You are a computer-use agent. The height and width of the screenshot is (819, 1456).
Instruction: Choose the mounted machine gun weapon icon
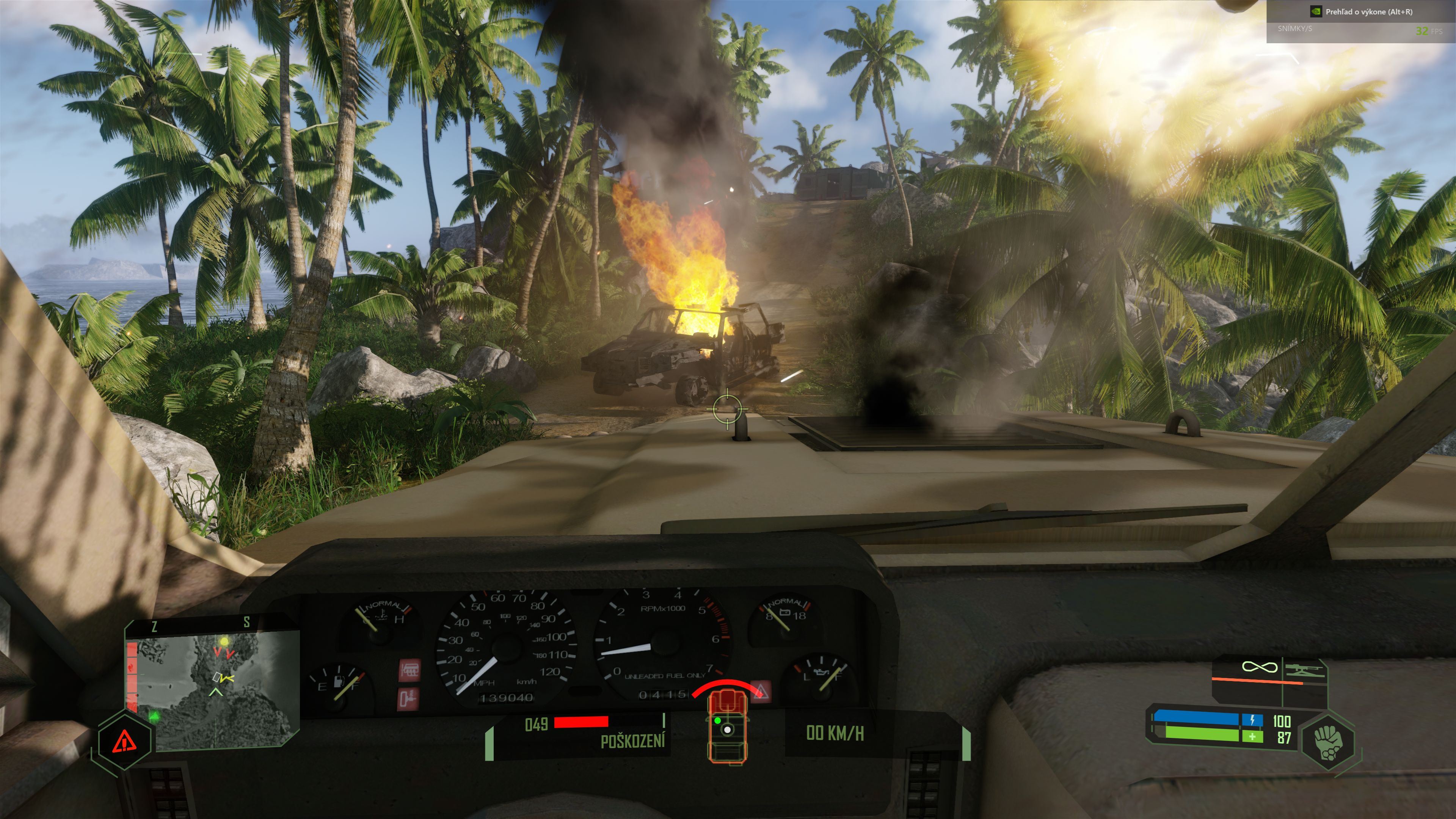[x=1304, y=672]
